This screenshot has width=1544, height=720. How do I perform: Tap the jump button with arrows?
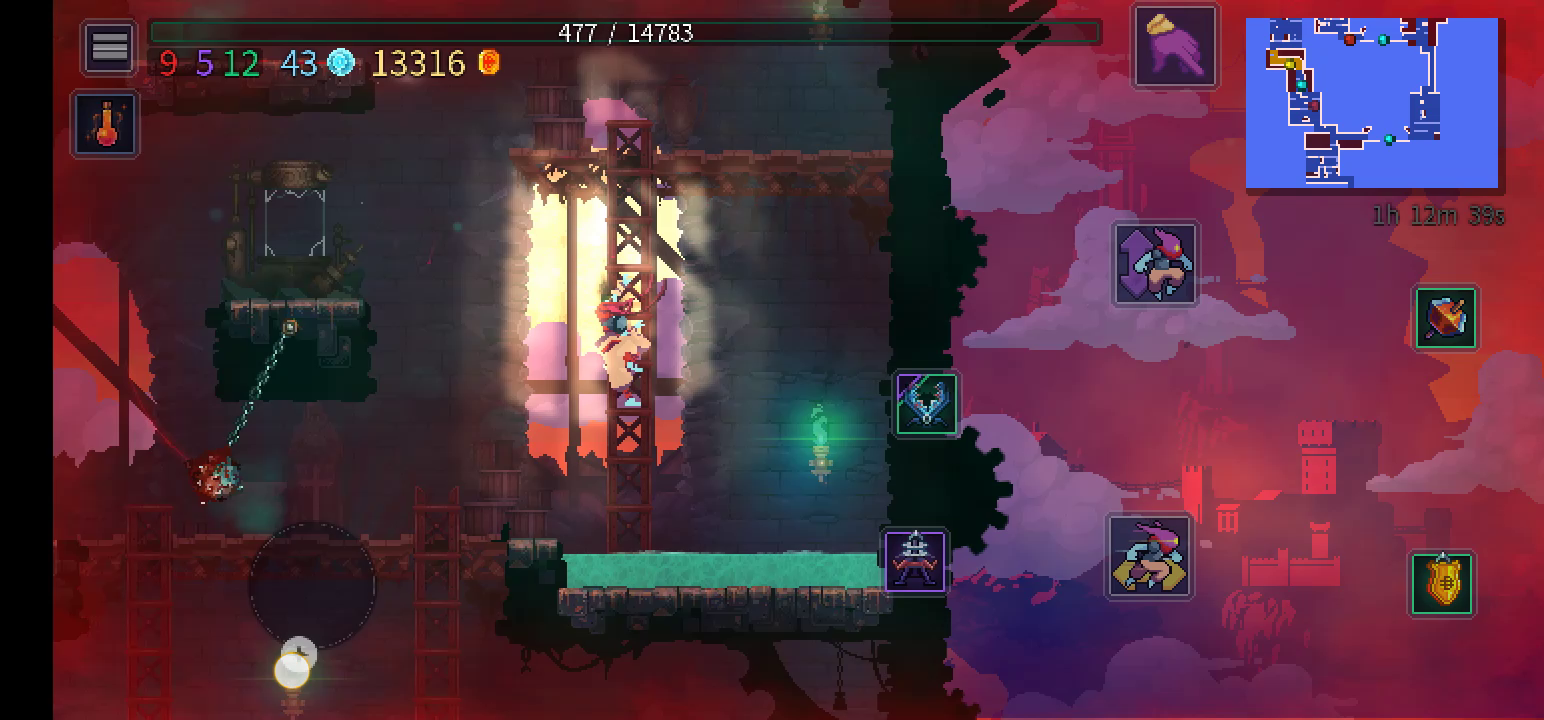click(1155, 263)
